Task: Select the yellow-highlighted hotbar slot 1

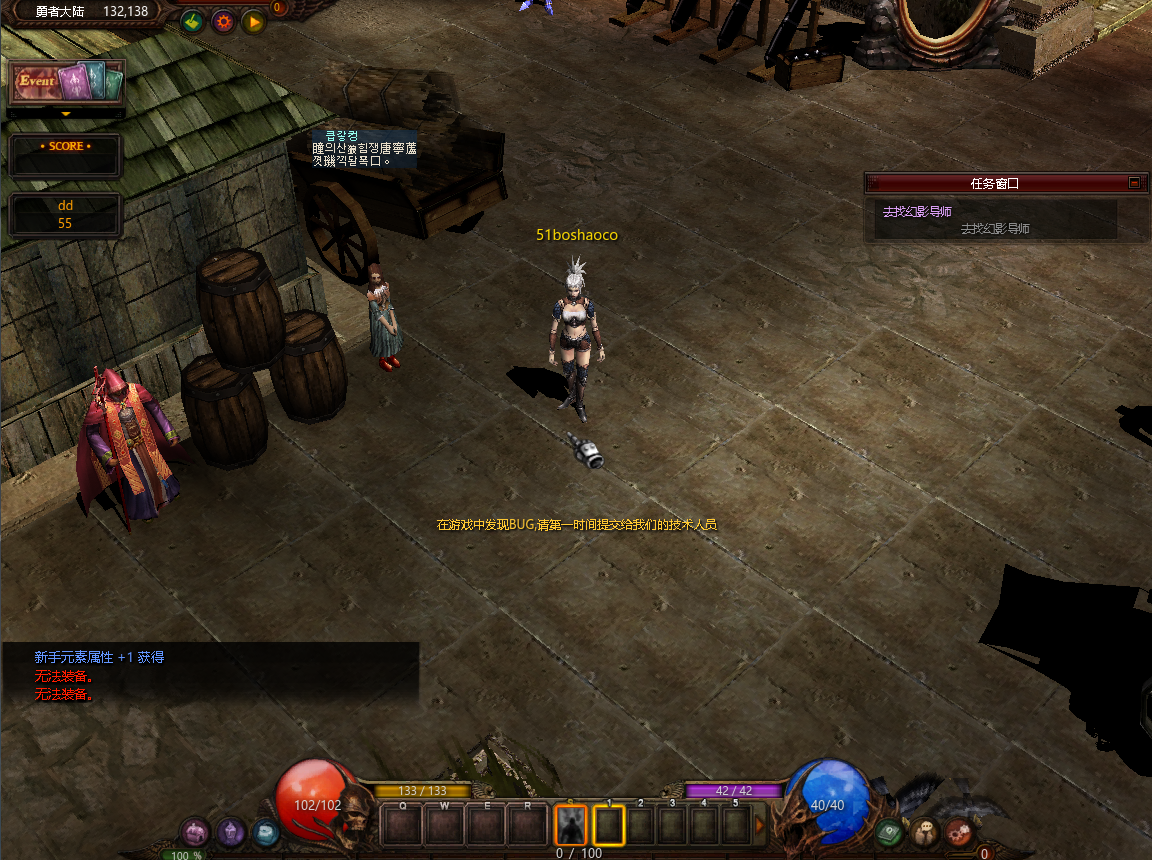Action: point(609,825)
